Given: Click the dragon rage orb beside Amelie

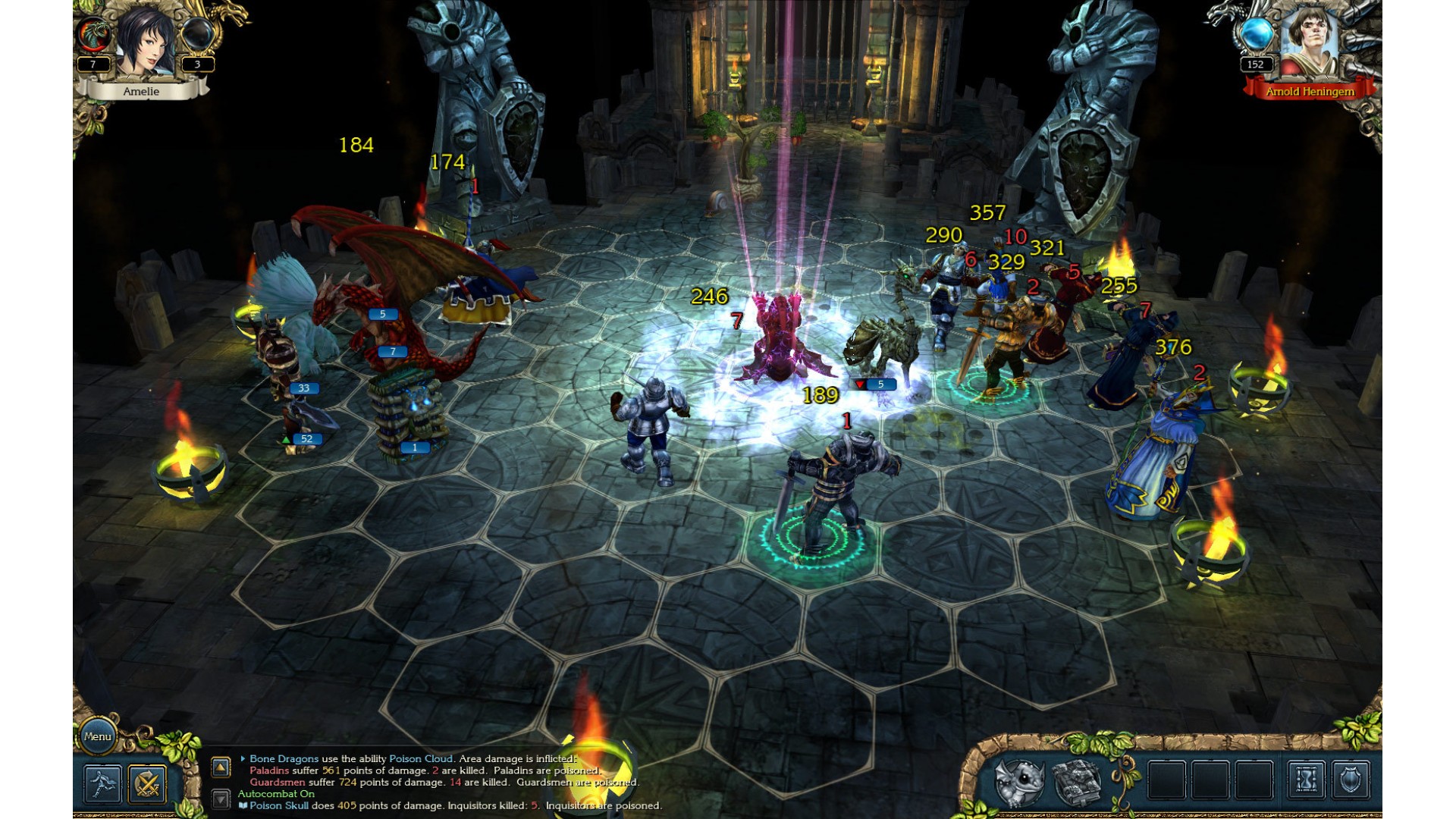Looking at the screenshot, I should click(x=94, y=35).
